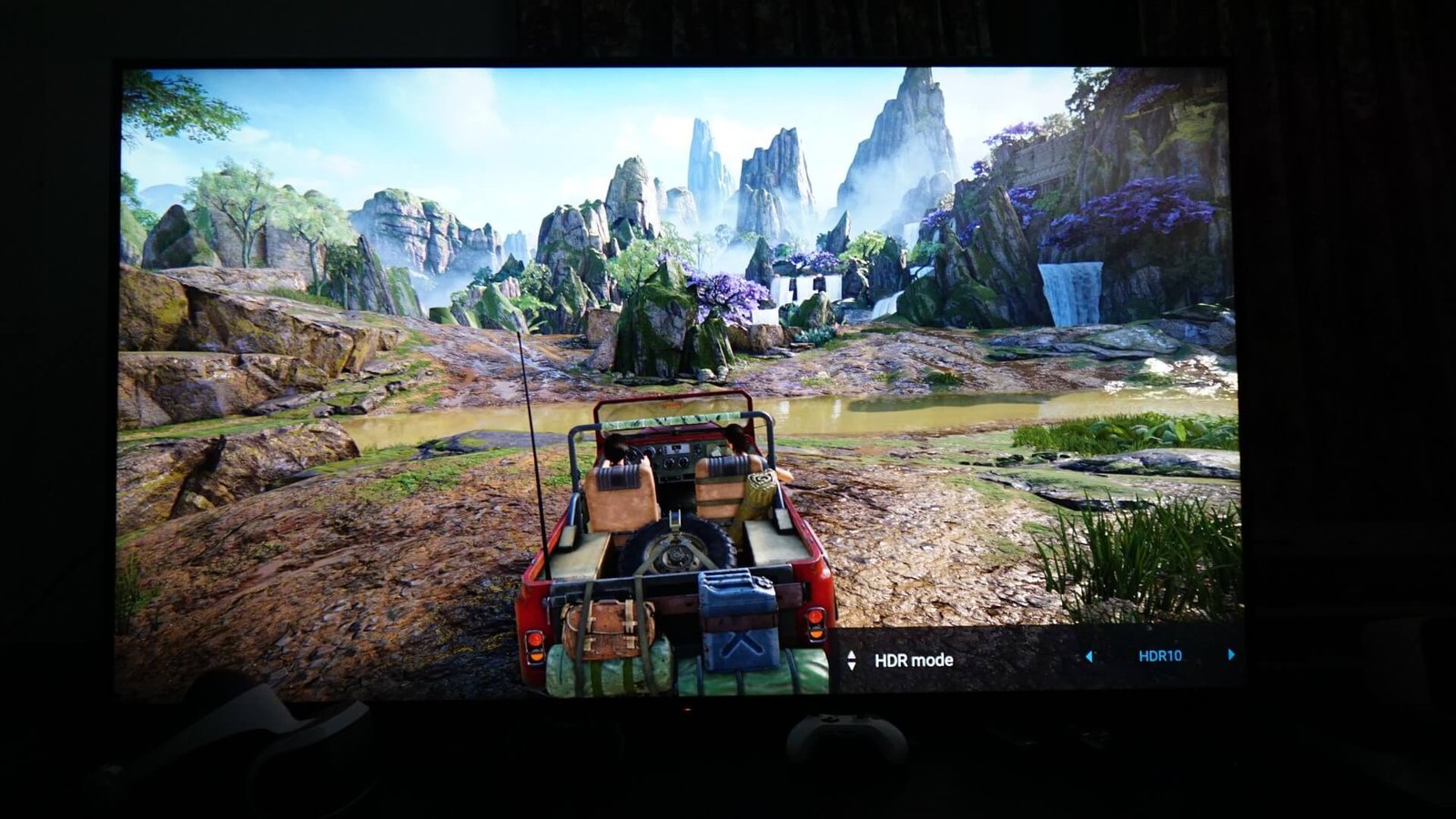Click the left arrow beside HDR10
Viewport: 1456px width, 819px height.
(x=1088, y=656)
